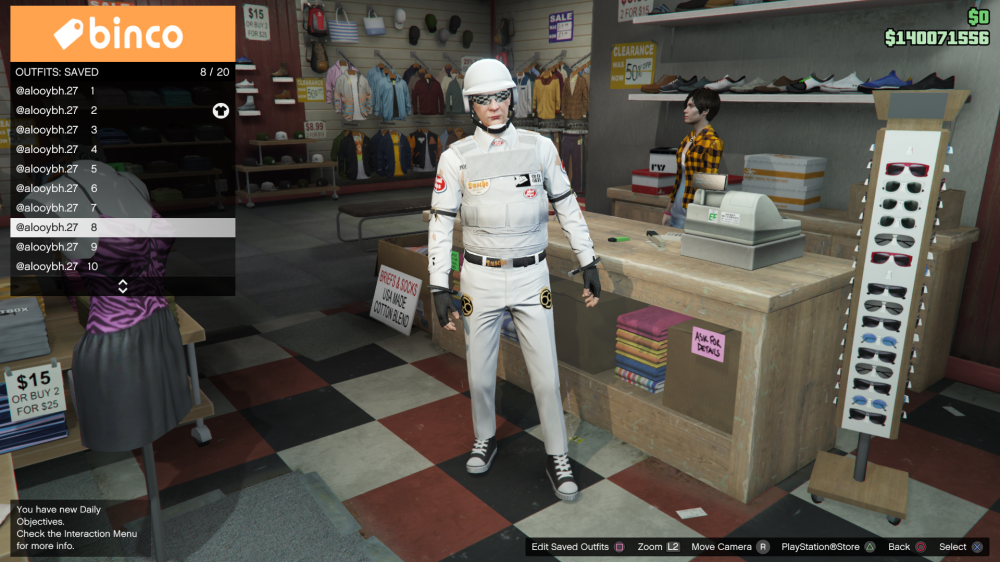1000x562 pixels.
Task: Click the outfit list scroll arrows
Action: pyautogui.click(x=123, y=286)
